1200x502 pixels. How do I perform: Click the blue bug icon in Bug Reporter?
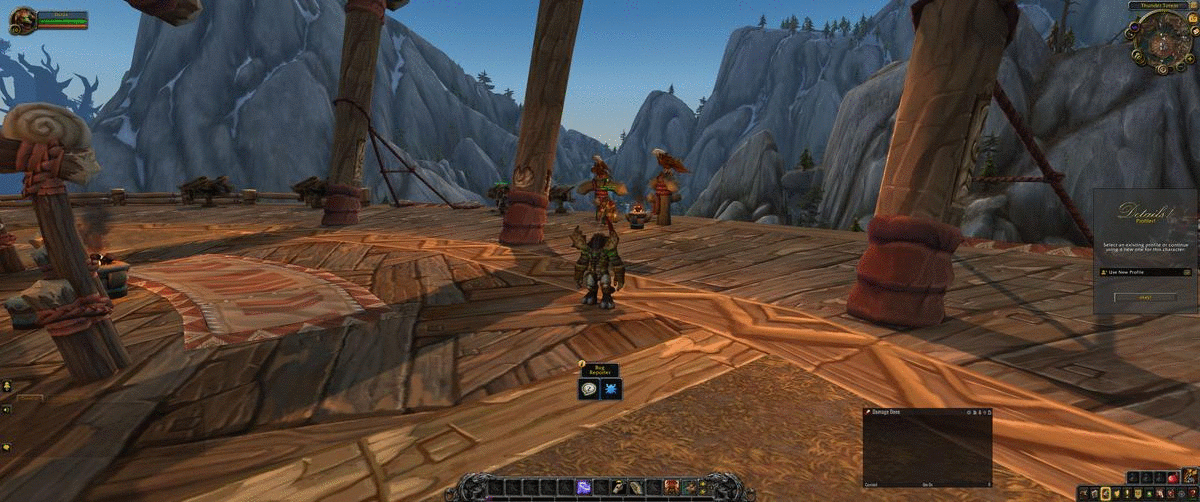(609, 387)
